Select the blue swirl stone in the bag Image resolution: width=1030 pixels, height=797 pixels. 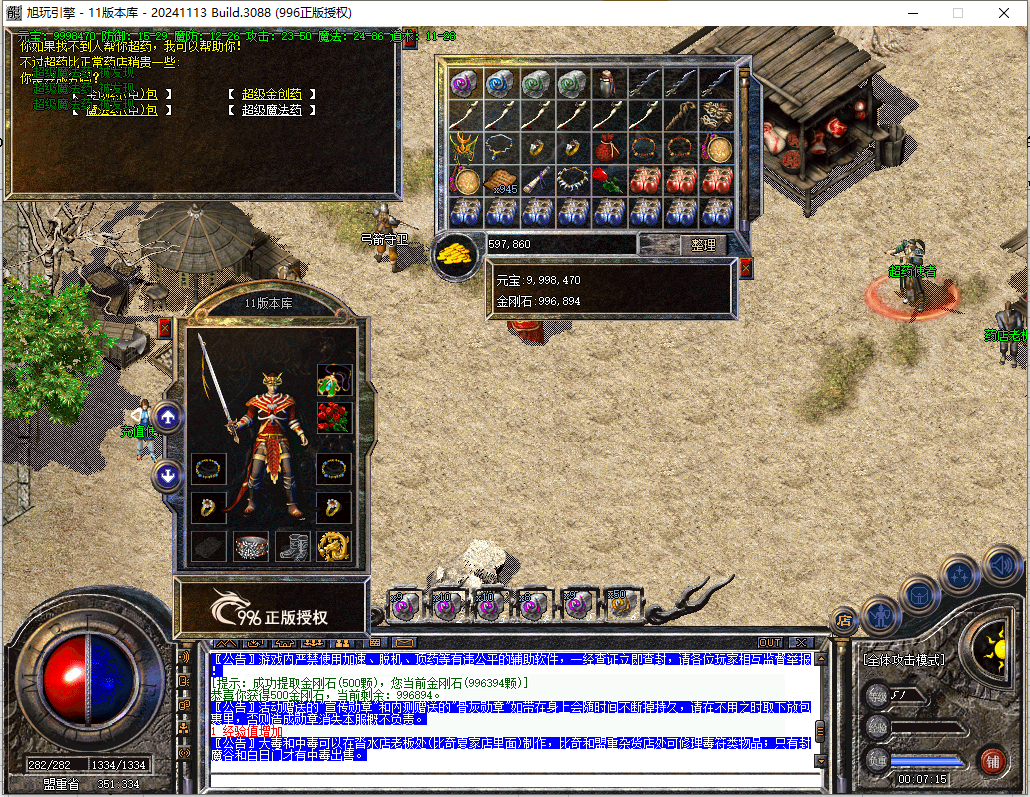pyautogui.click(x=499, y=84)
